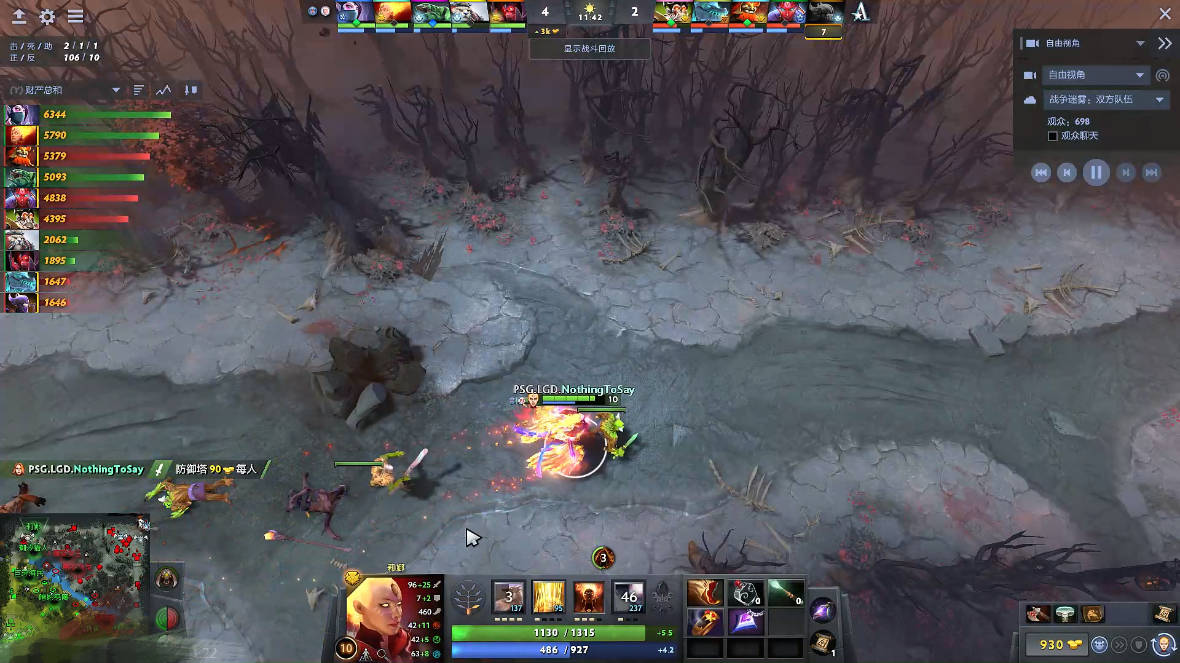Collapse the camera panel with the double arrow

click(x=1164, y=44)
